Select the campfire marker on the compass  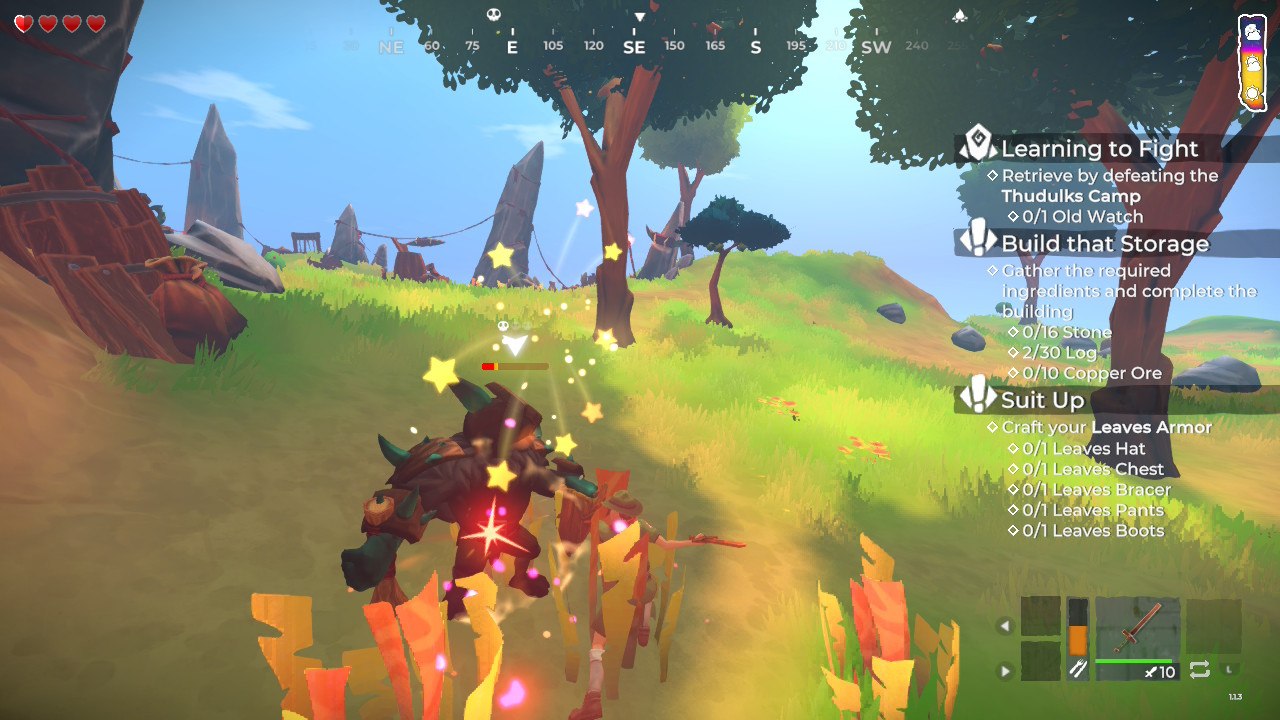pyautogui.click(x=960, y=15)
